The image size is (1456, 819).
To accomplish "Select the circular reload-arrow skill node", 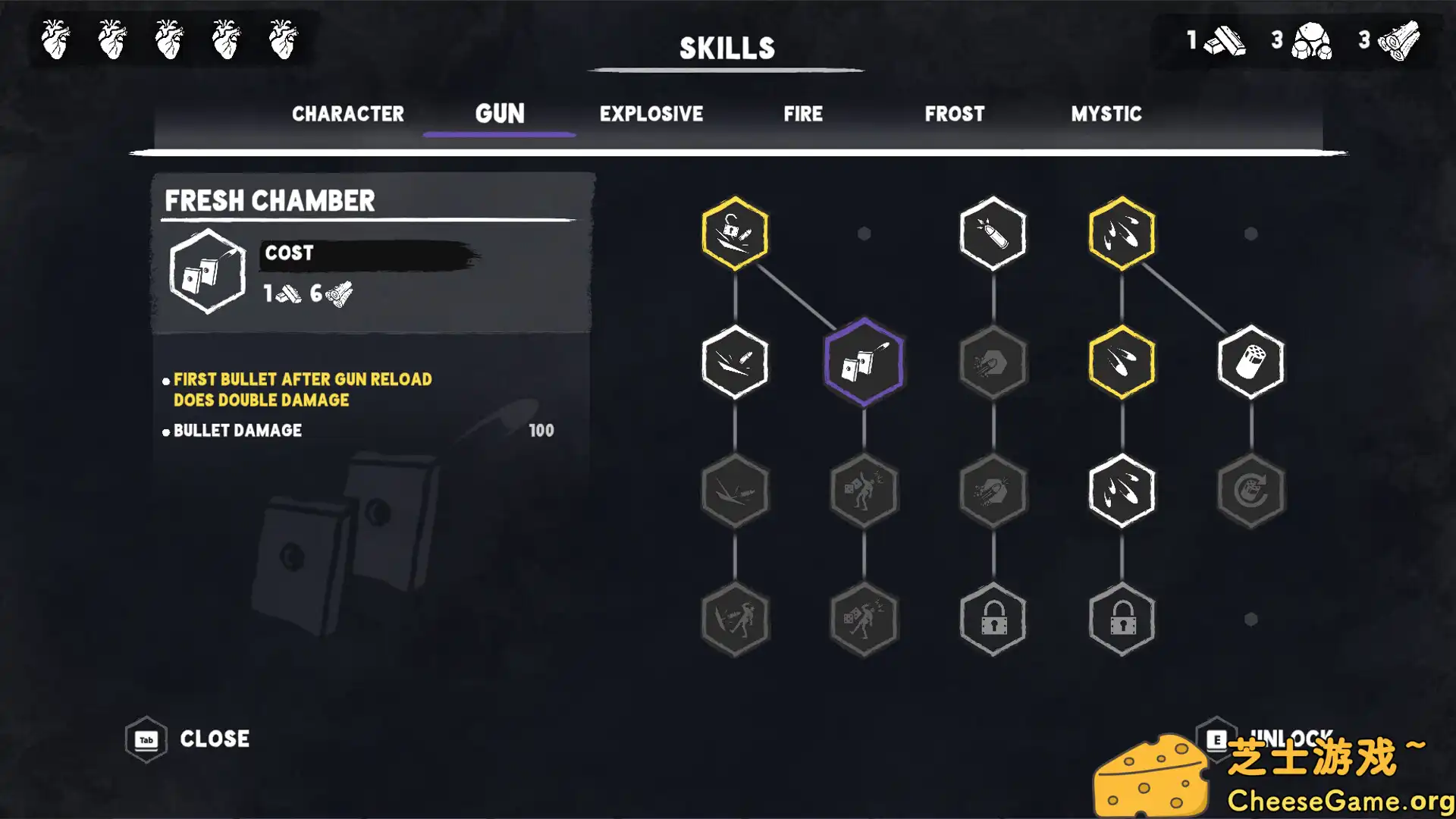I will coord(1251,491).
